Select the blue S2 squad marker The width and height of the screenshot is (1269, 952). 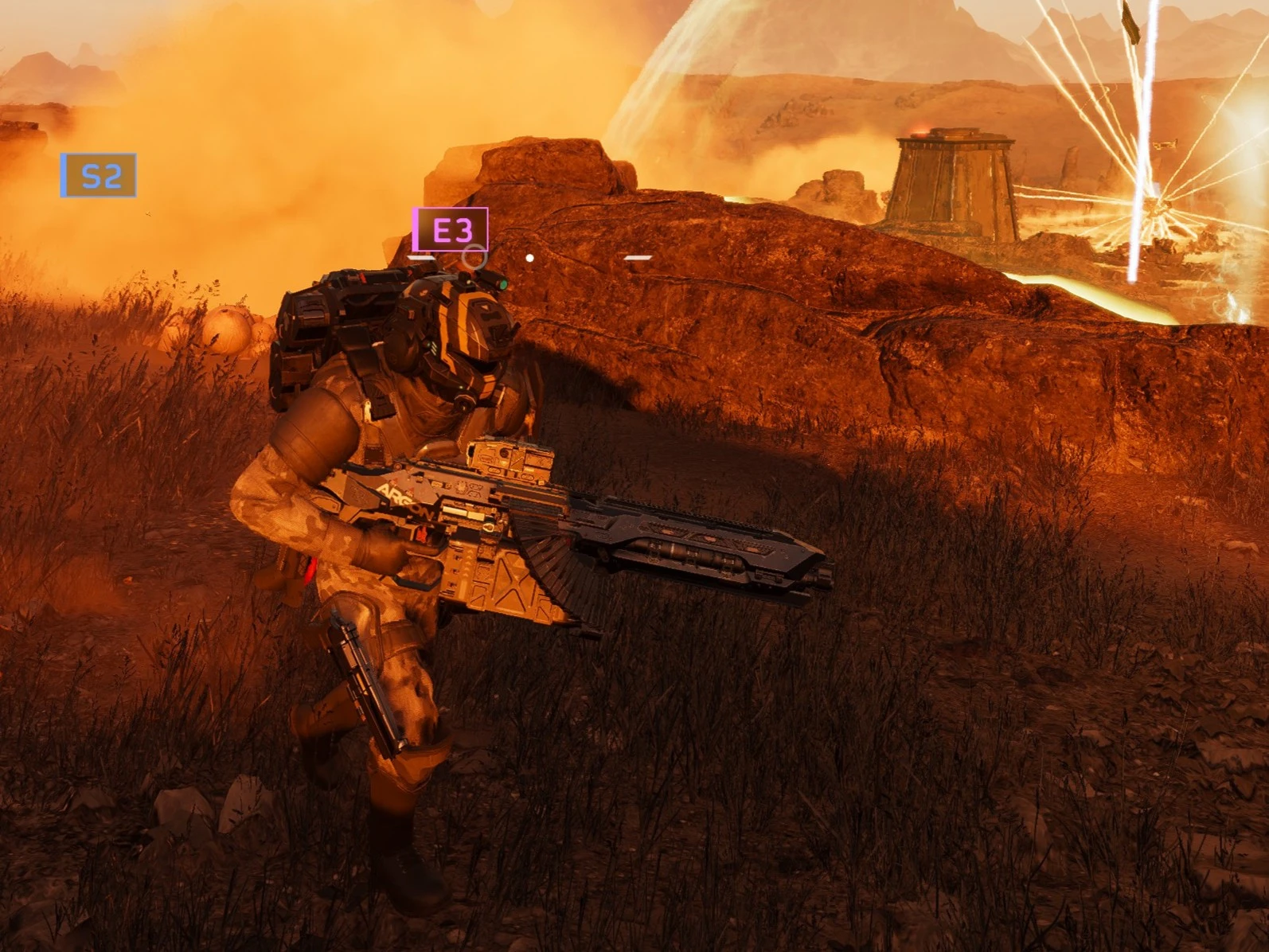coord(99,175)
